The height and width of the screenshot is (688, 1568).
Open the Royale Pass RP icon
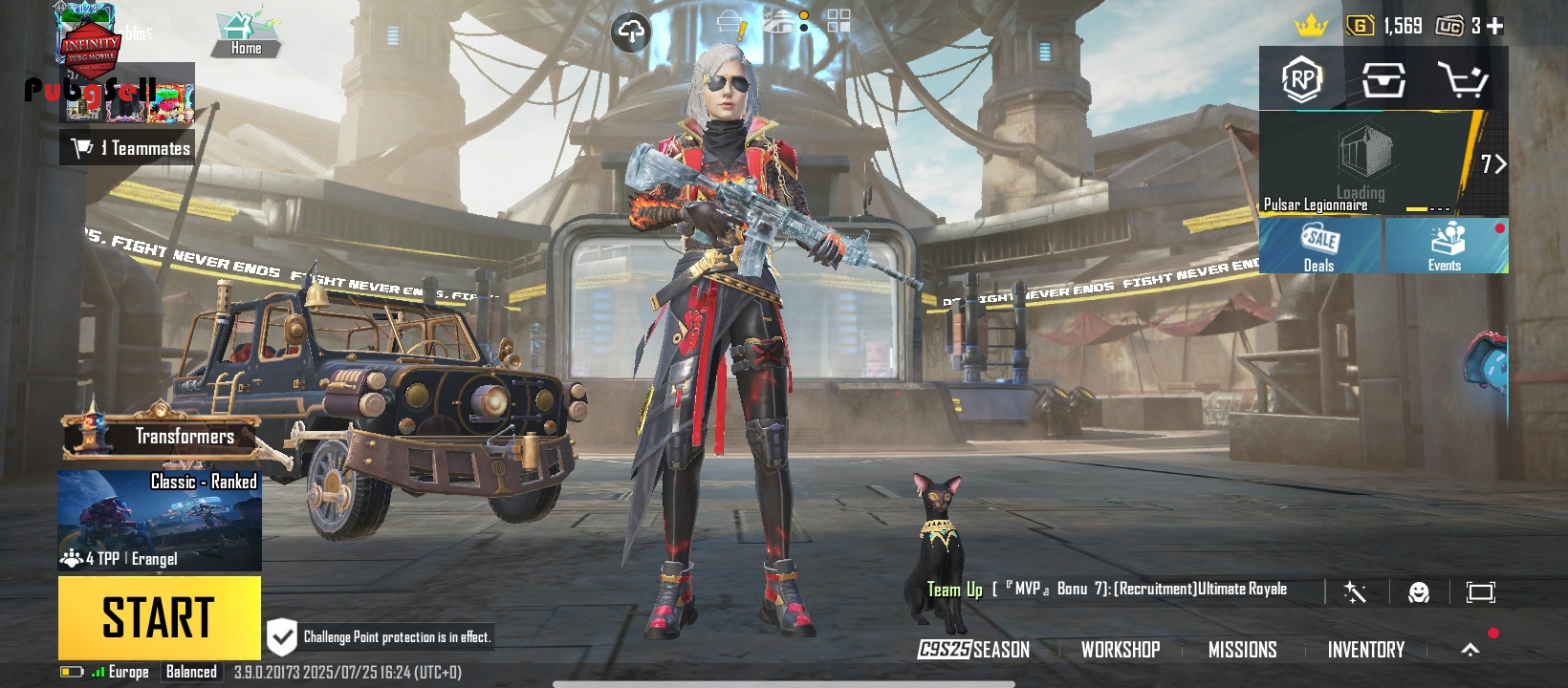1302,79
